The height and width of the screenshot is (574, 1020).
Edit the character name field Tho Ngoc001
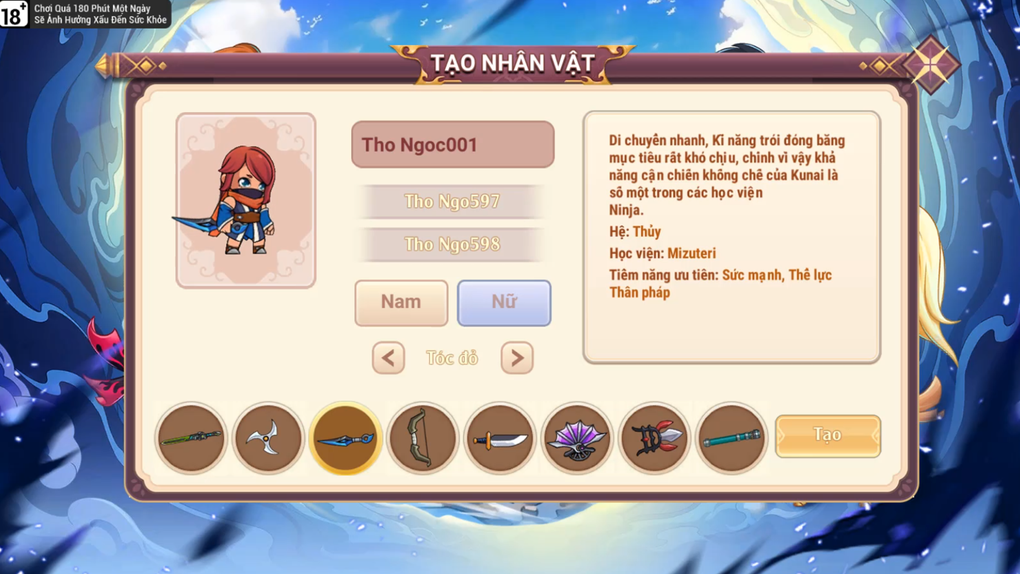[x=452, y=145]
